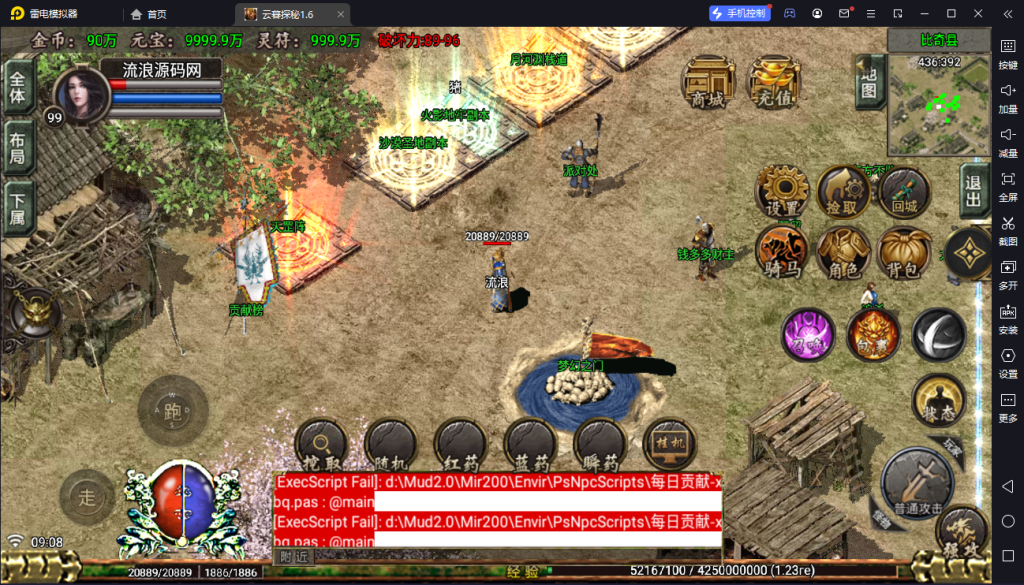
Task: Open the 附近 nearby chat channel
Action: point(293,557)
